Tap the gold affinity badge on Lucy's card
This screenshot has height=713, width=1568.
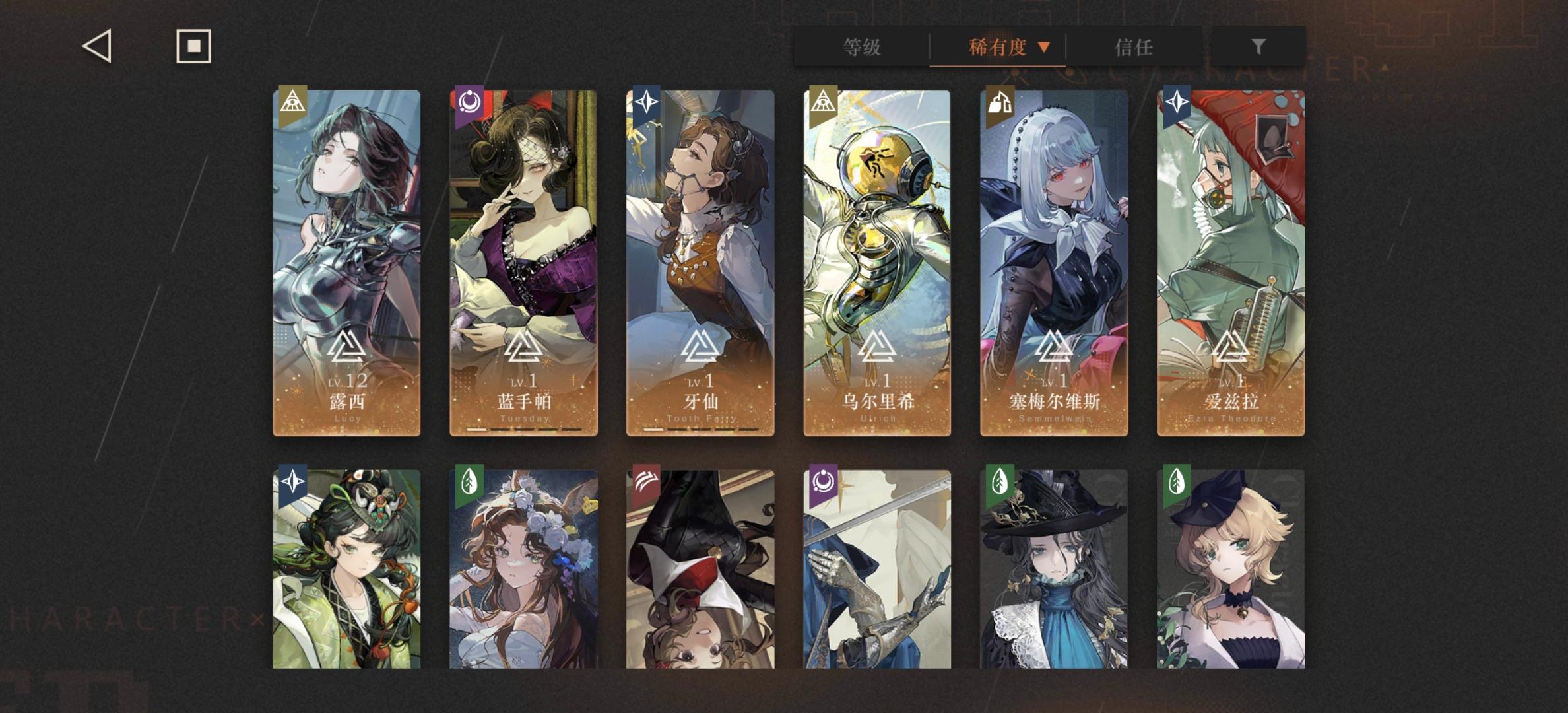click(x=292, y=102)
